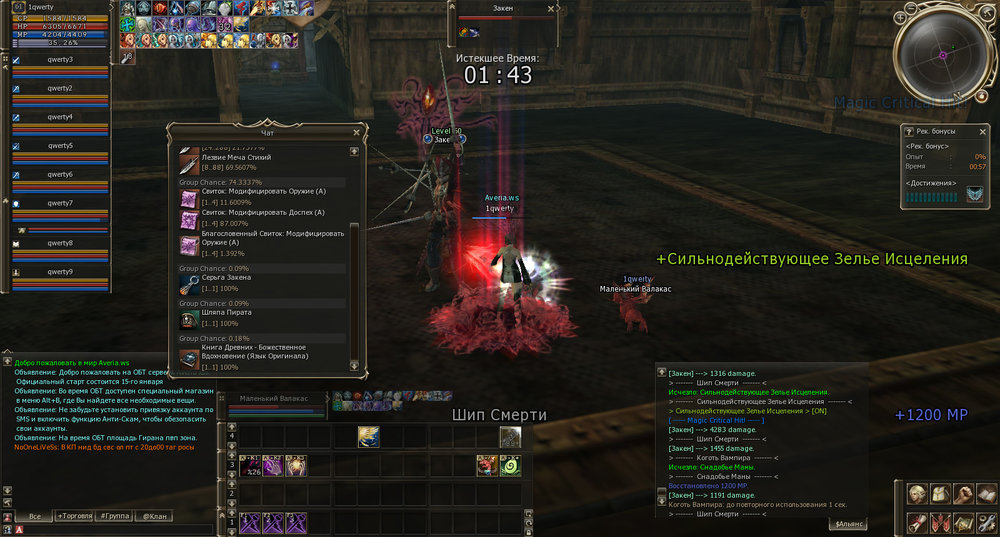Activate the first purple skill in hotbar row 1
Screen dimensions: 1000x537
click(249, 522)
